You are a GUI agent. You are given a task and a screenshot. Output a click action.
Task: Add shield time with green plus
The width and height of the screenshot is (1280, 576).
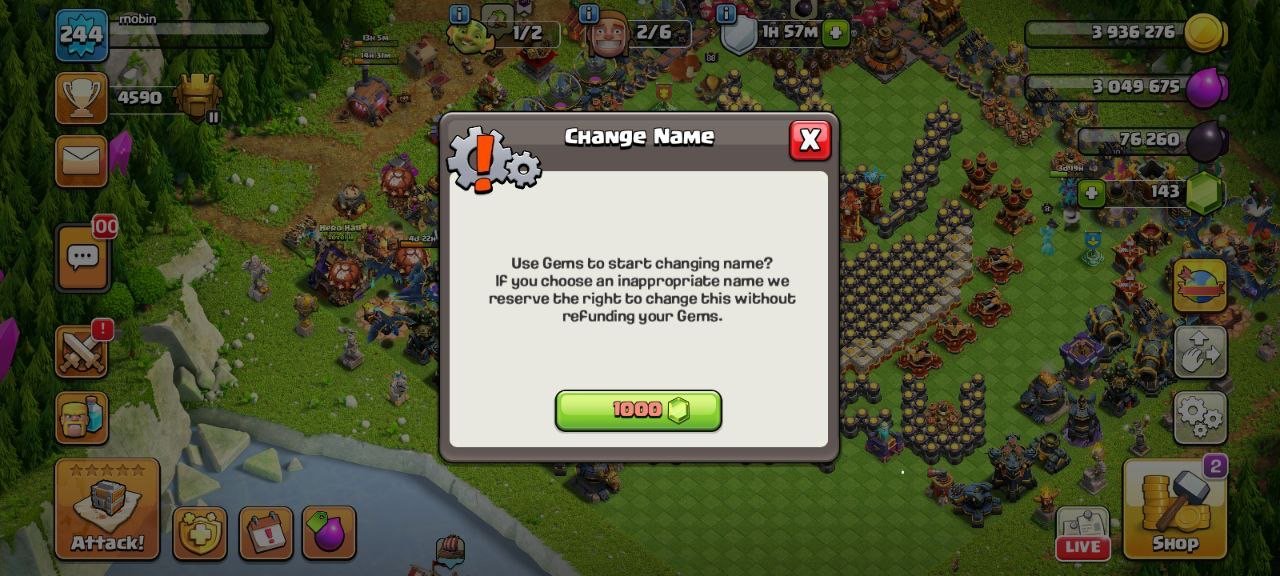835,33
